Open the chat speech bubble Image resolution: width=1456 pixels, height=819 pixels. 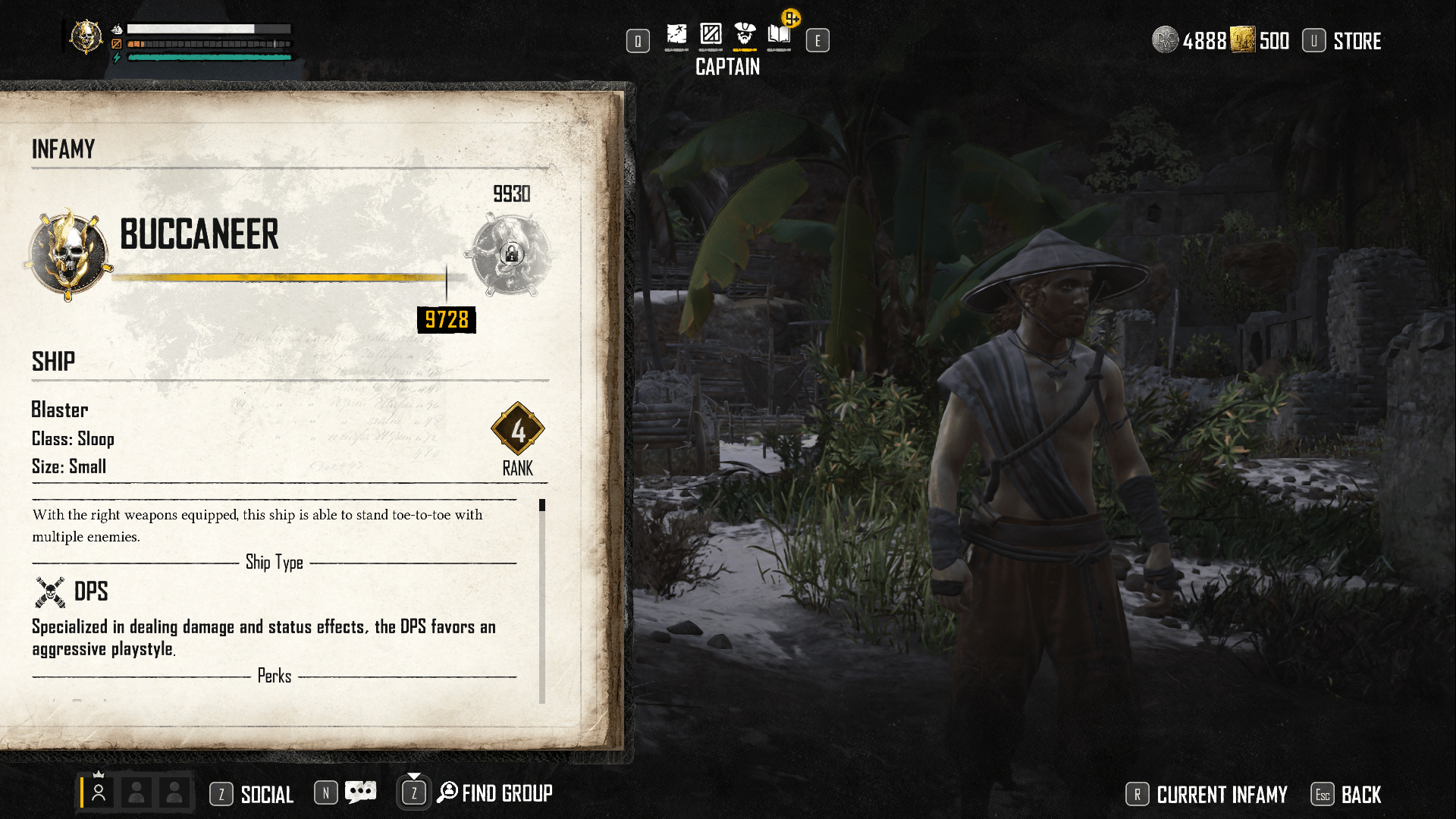point(360,792)
